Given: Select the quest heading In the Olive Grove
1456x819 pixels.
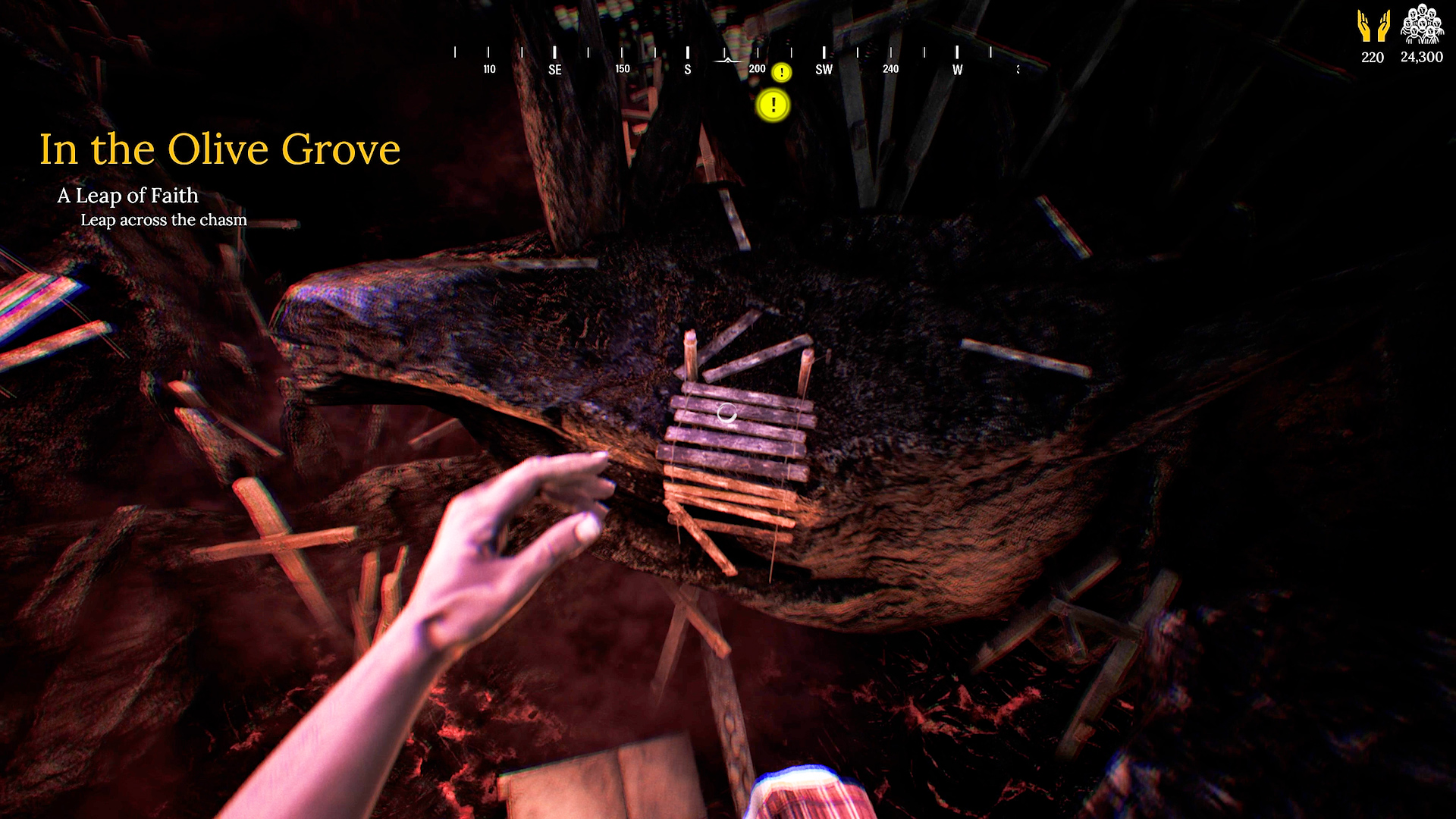Looking at the screenshot, I should pyautogui.click(x=219, y=149).
